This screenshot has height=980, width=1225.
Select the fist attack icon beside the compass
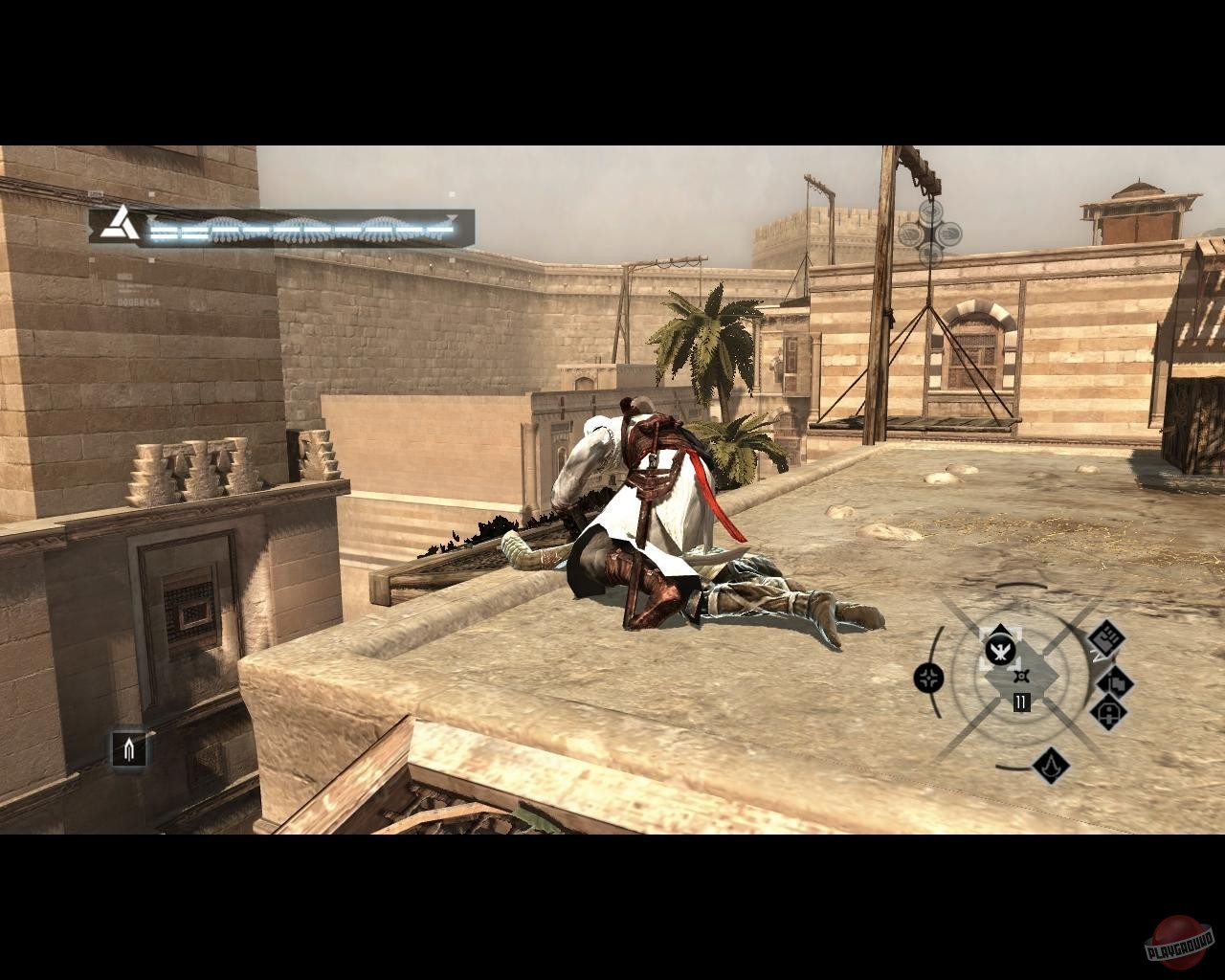[x=1106, y=638]
